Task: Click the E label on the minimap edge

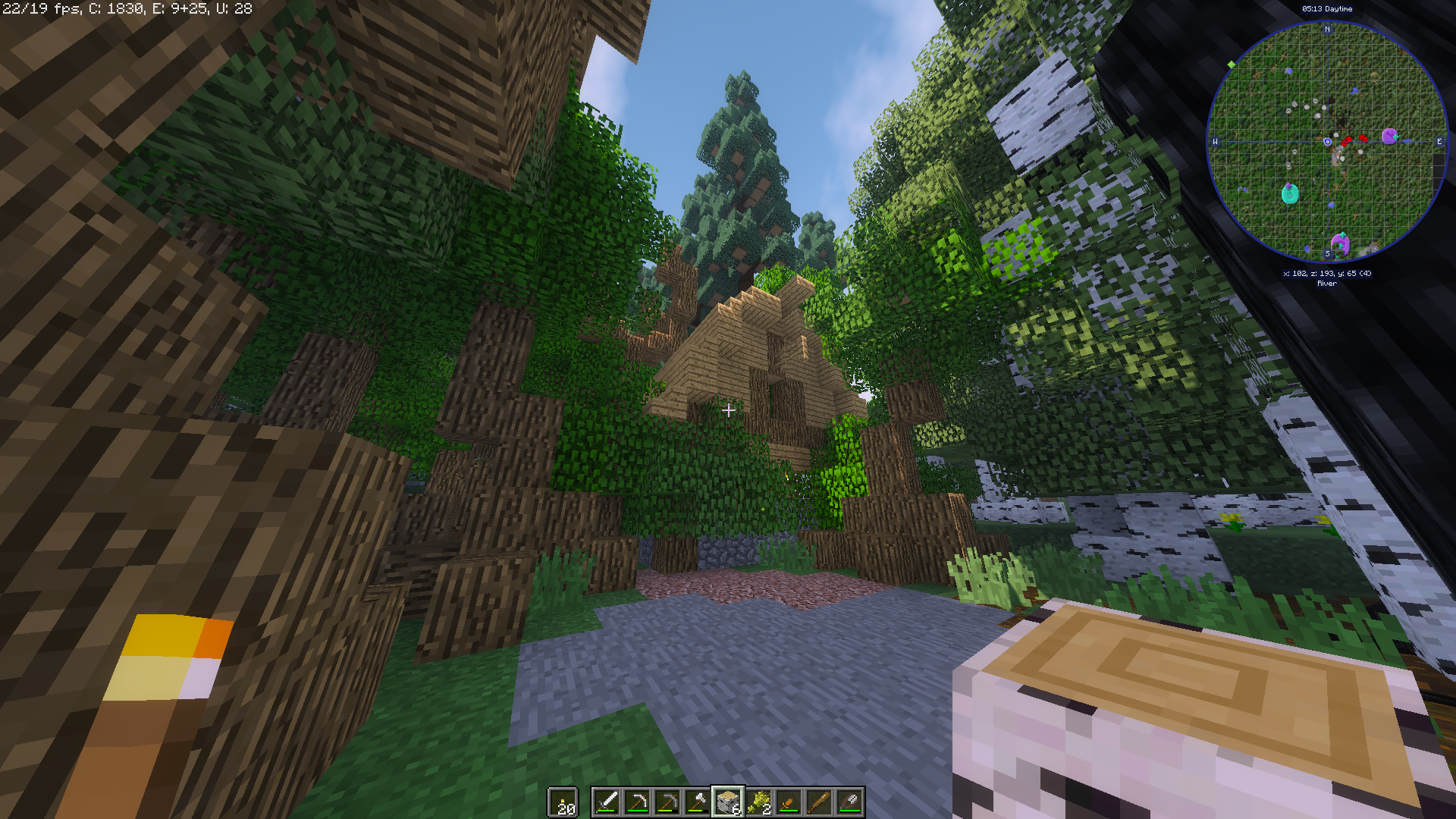Action: click(x=1439, y=142)
